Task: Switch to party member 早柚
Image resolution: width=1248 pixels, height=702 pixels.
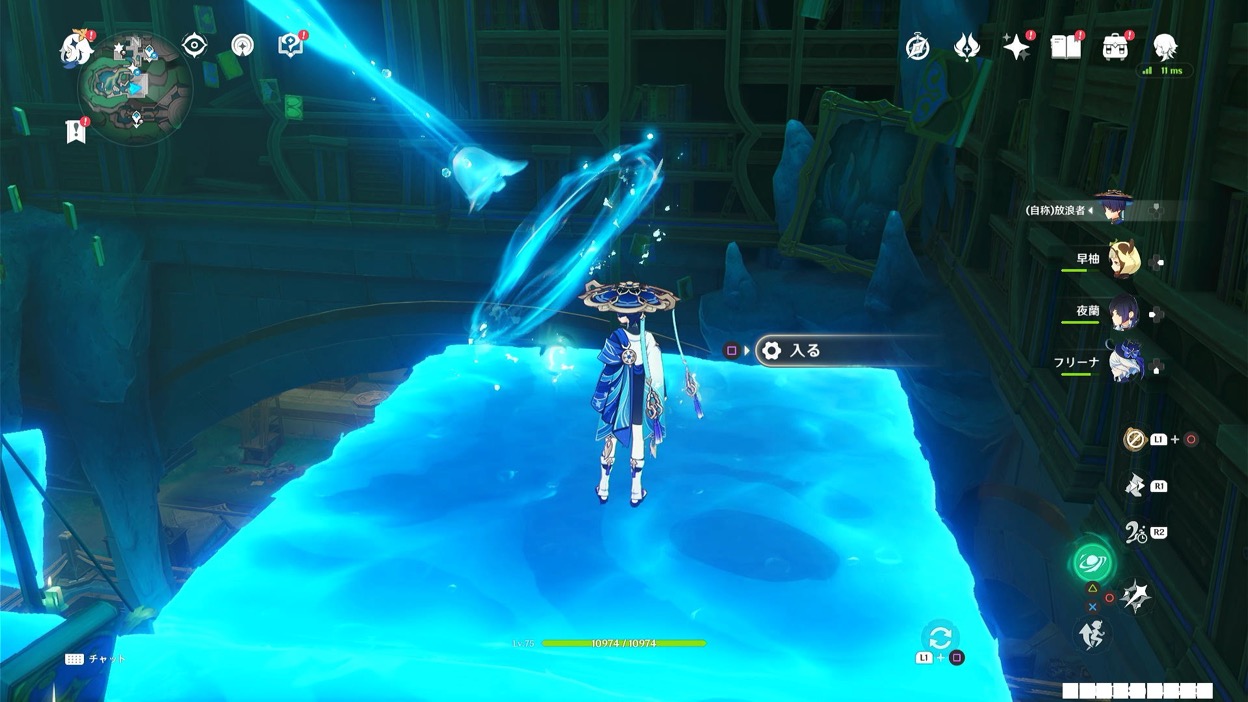Action: tap(1122, 258)
